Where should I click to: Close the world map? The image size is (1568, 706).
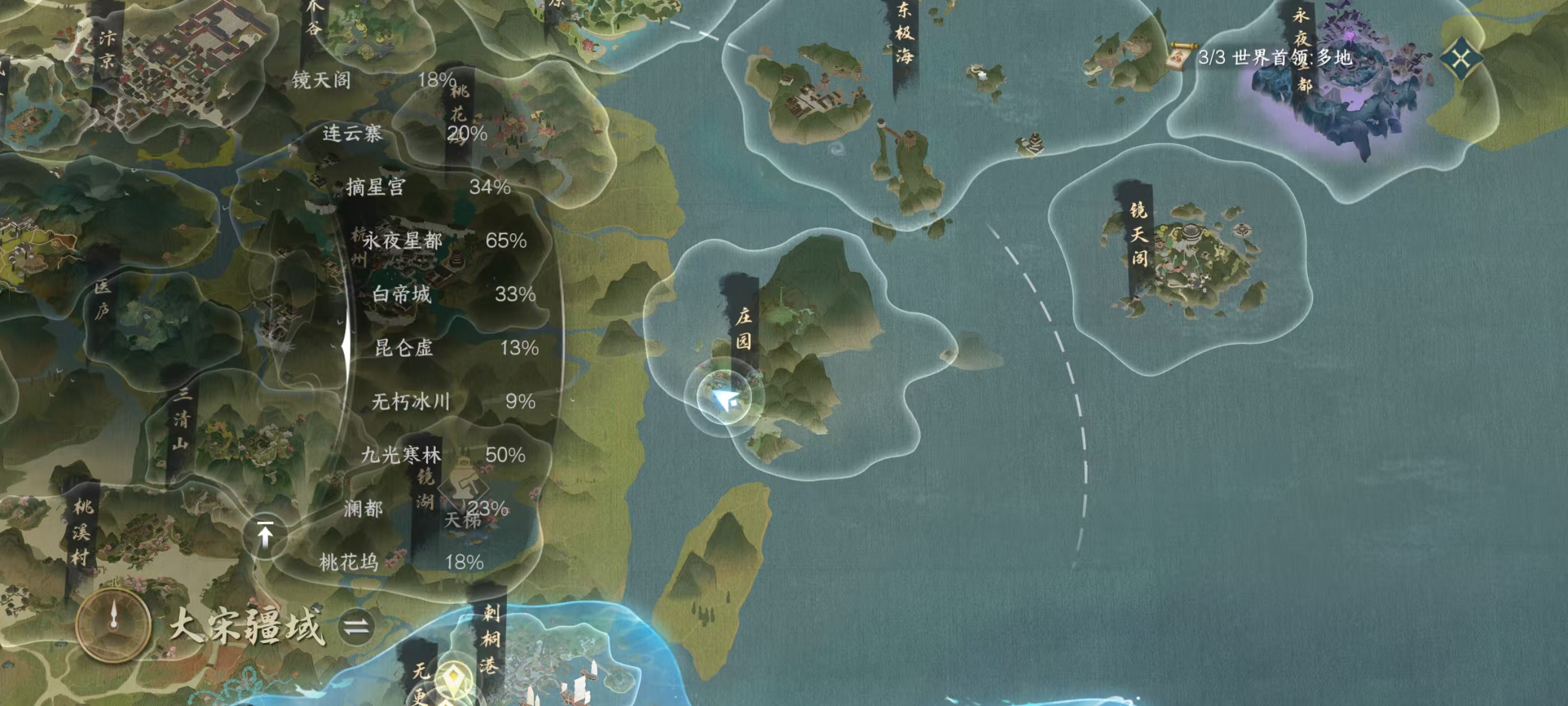pos(1461,59)
